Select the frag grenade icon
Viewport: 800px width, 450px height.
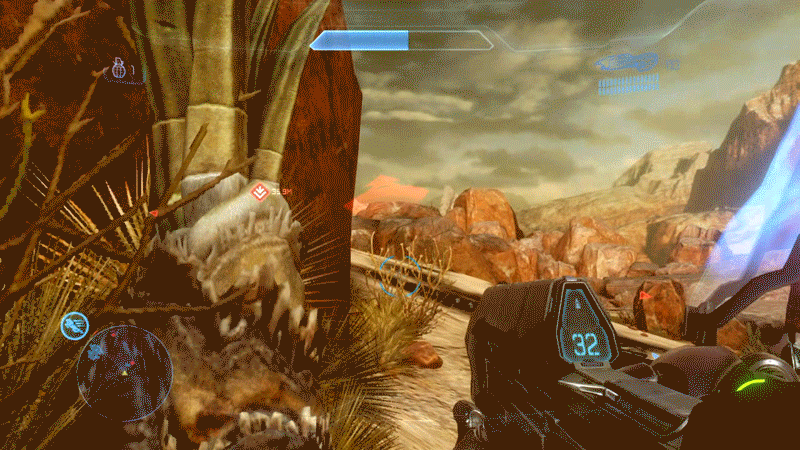point(119,70)
